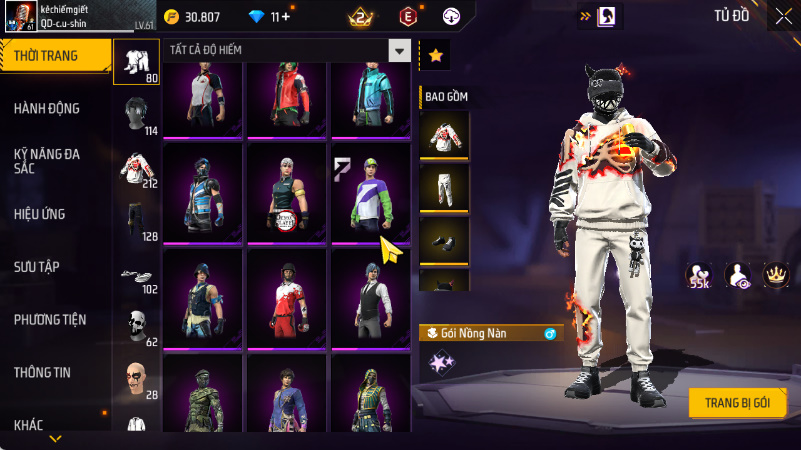Pick the purple and green sleeve outfit

click(x=371, y=193)
